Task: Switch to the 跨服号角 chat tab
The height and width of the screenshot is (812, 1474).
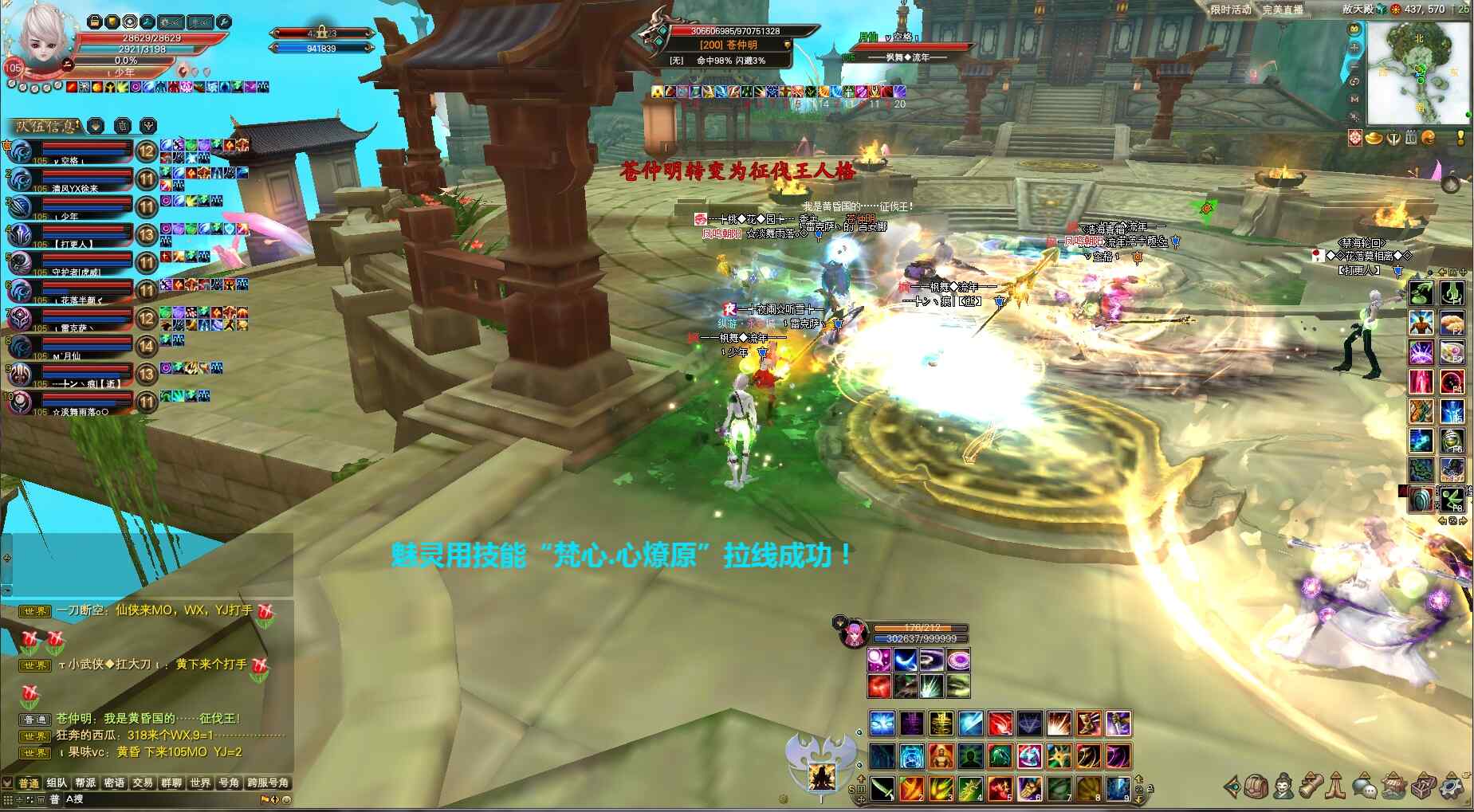Action: click(x=268, y=783)
